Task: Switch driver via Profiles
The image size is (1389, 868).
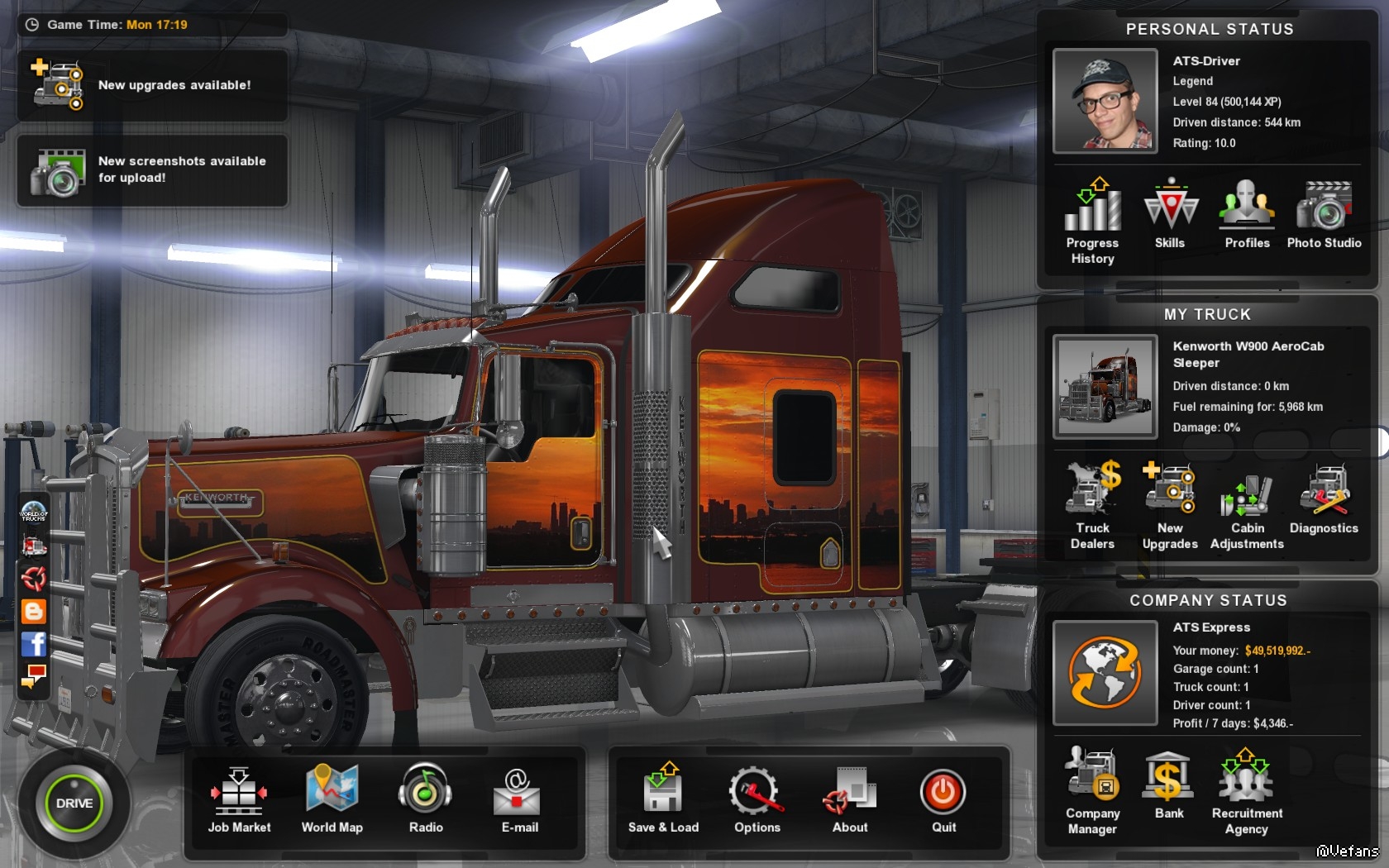Action: click(x=1247, y=212)
